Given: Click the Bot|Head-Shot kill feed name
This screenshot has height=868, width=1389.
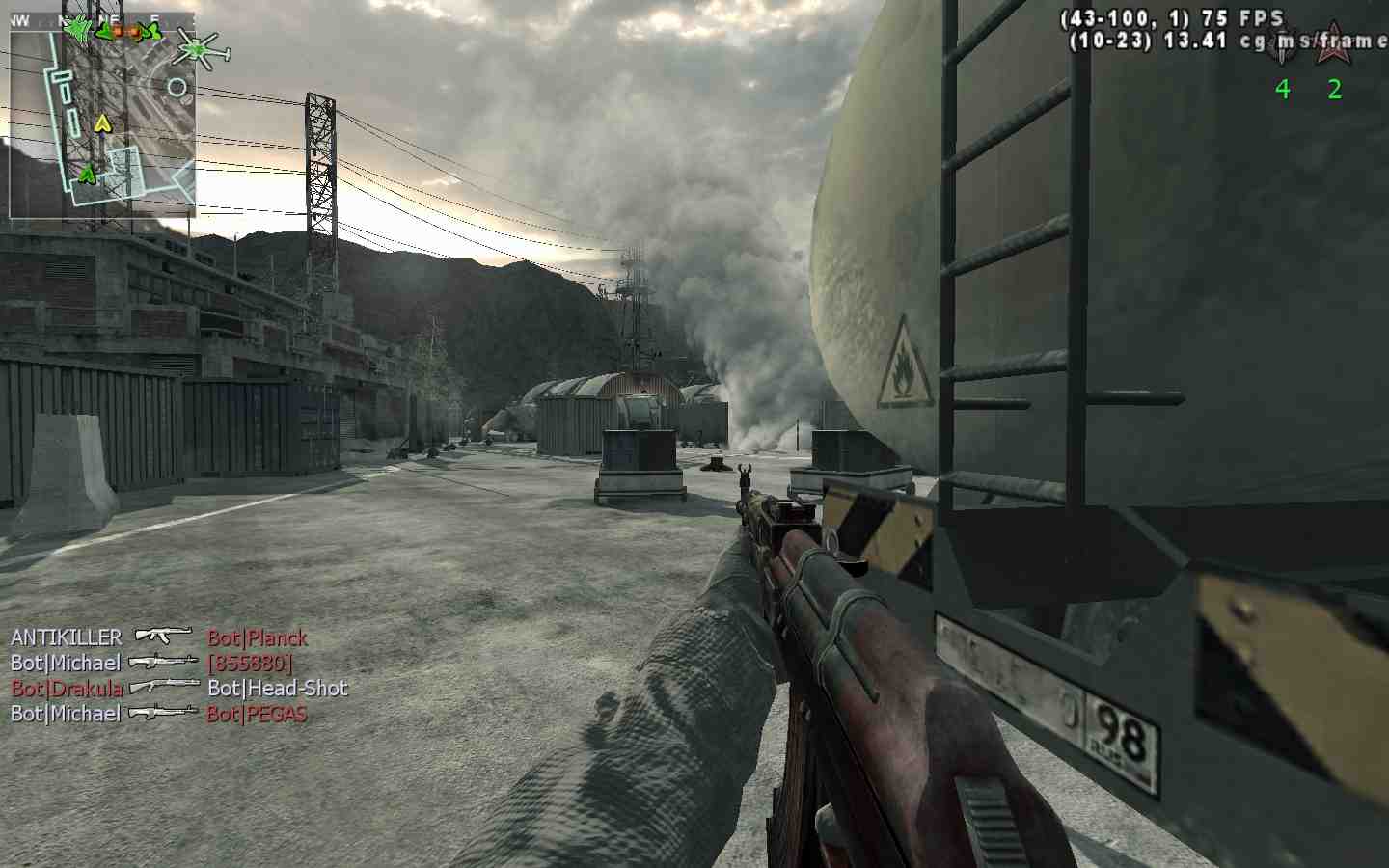Looking at the screenshot, I should pos(277,689).
